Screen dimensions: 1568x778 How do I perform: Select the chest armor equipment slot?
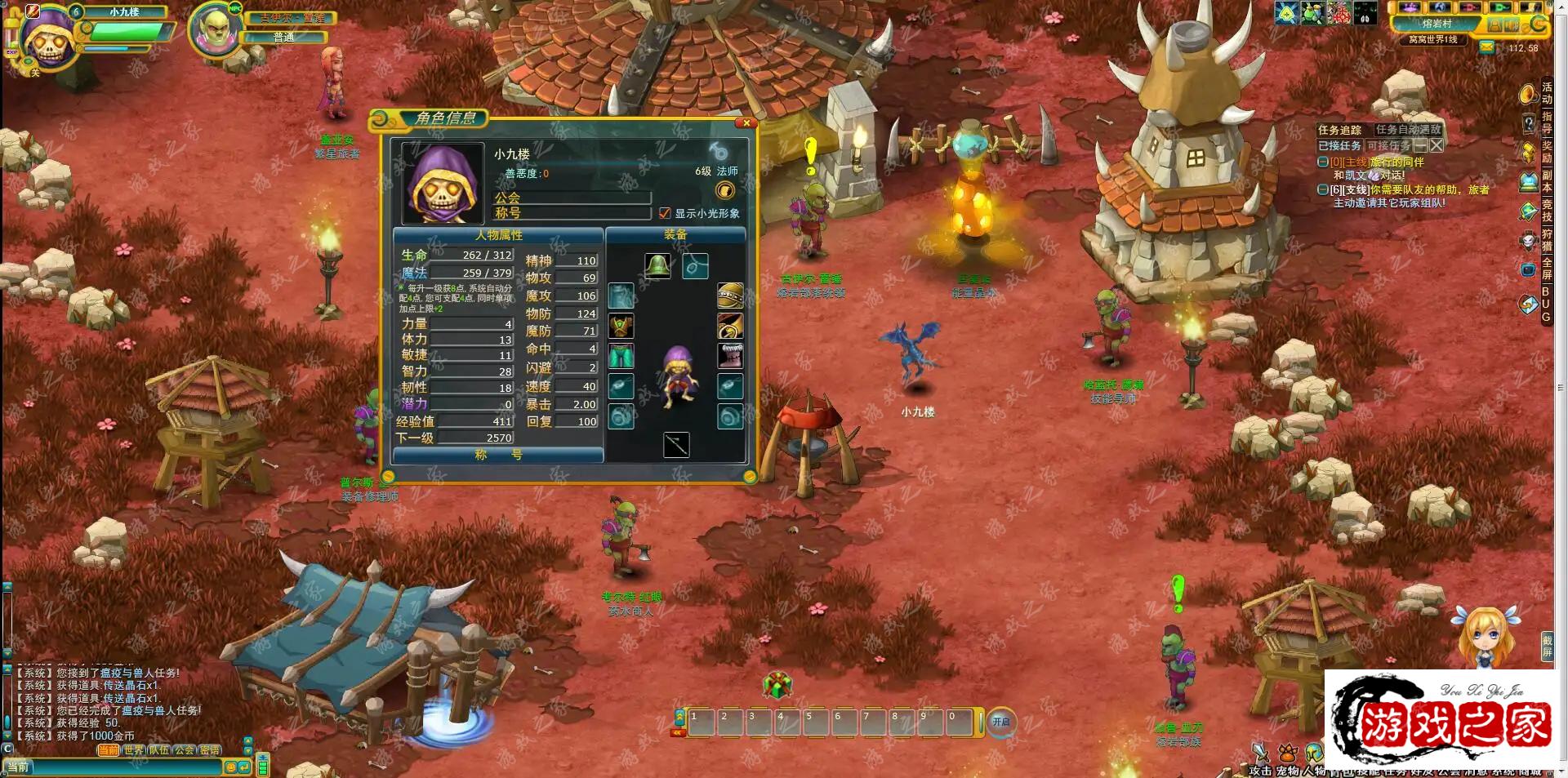pyautogui.click(x=621, y=326)
